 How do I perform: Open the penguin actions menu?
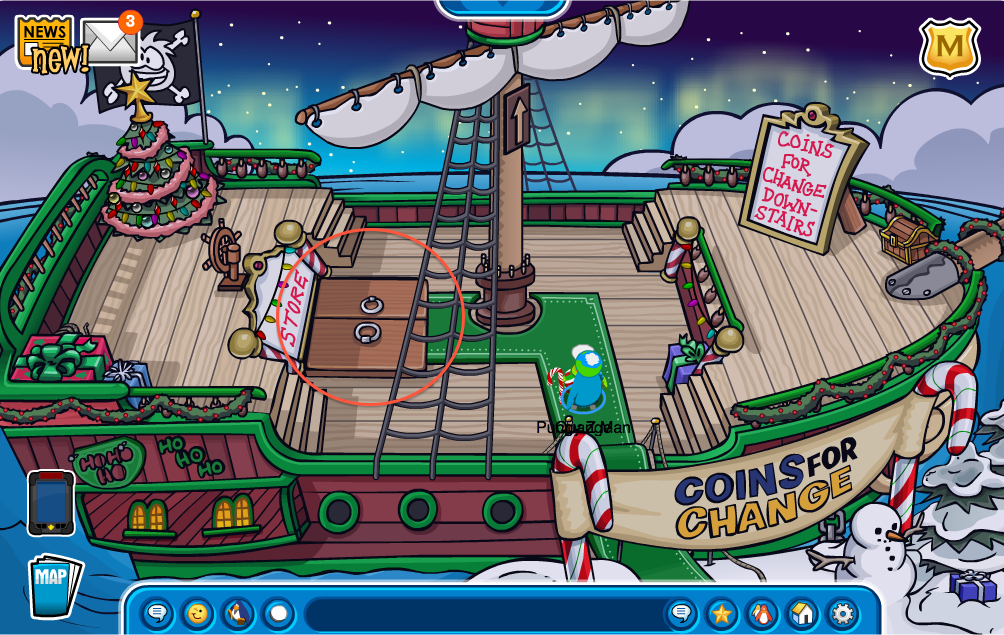238,612
